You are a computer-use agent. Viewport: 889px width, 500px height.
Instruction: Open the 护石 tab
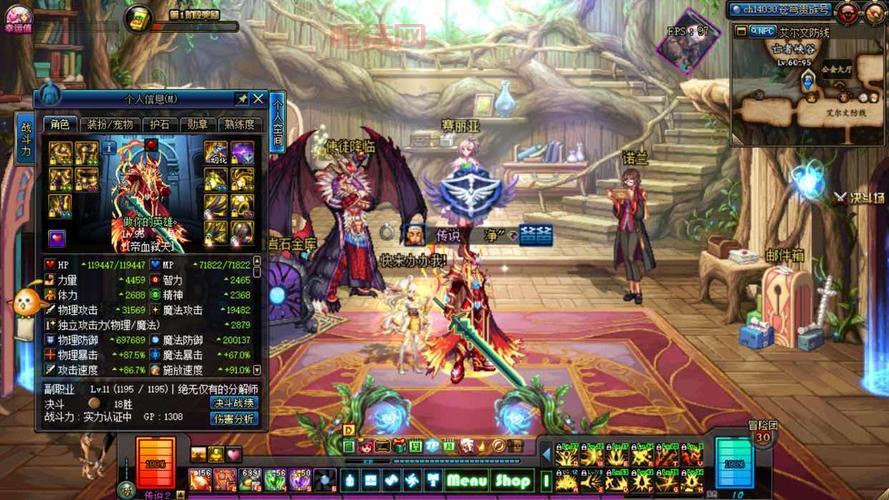pos(157,125)
